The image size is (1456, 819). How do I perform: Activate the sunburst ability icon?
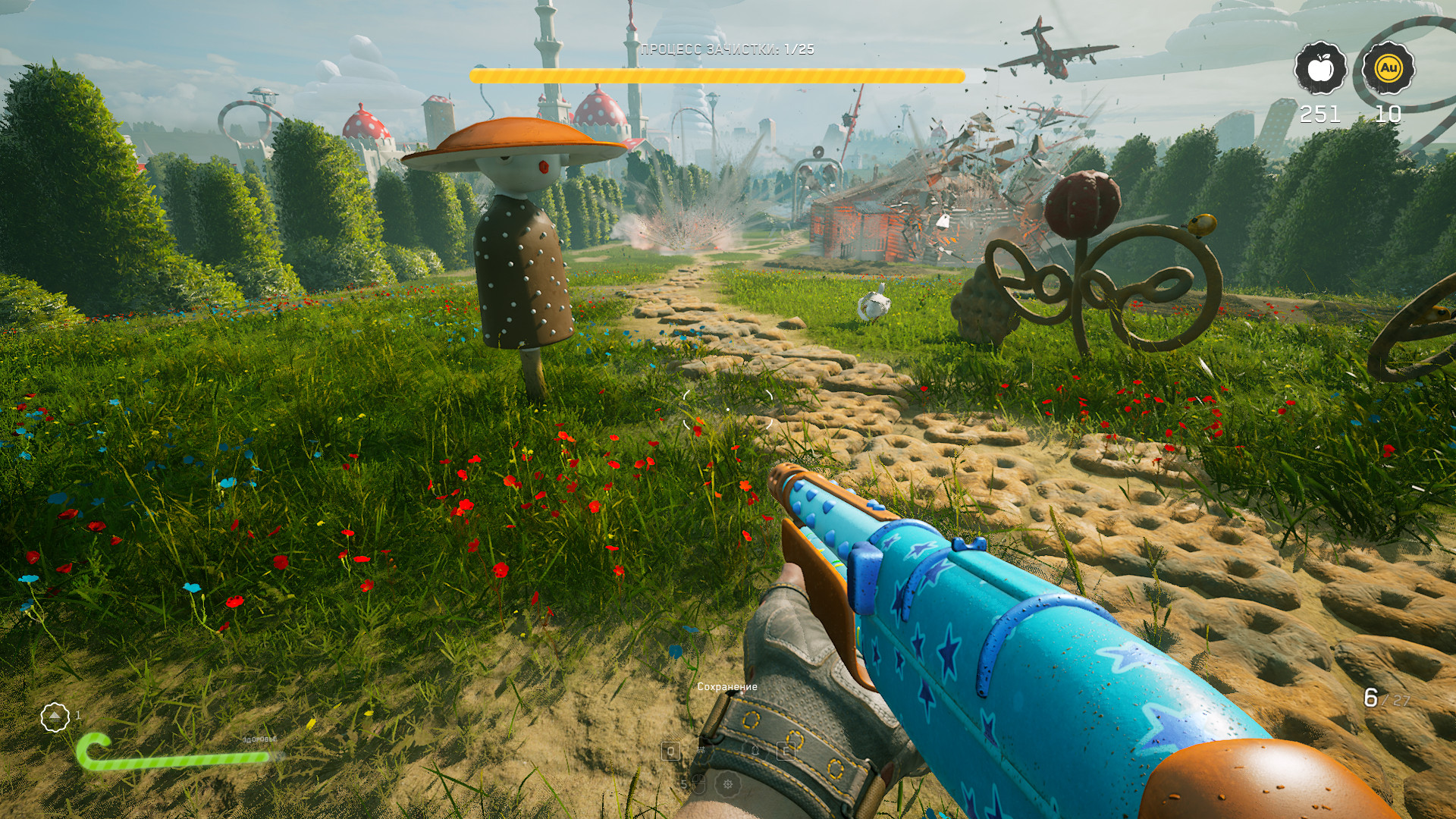[728, 784]
